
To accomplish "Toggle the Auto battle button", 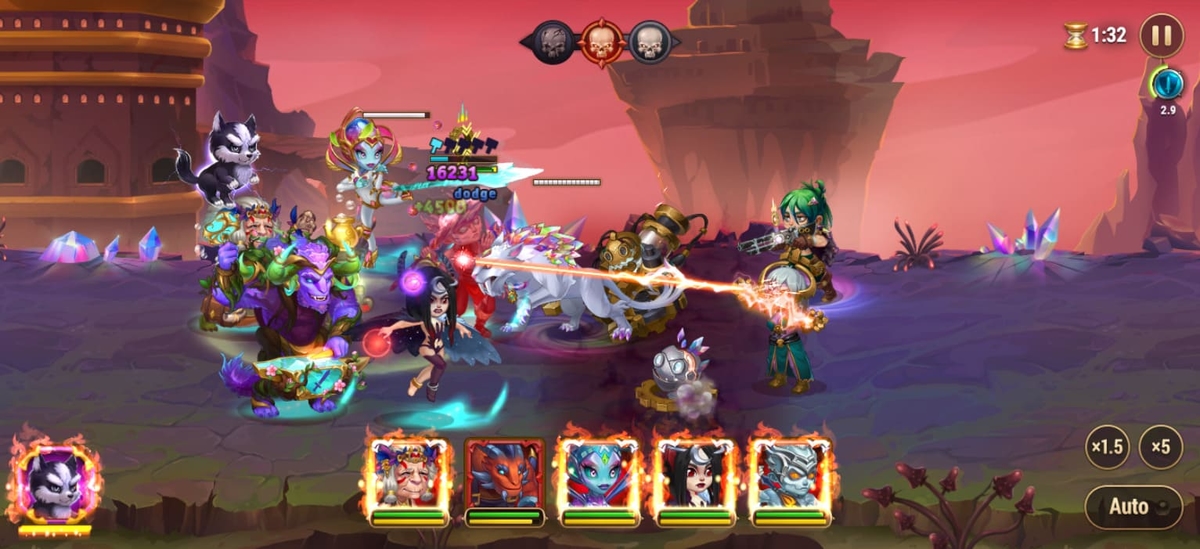I will tap(1133, 506).
